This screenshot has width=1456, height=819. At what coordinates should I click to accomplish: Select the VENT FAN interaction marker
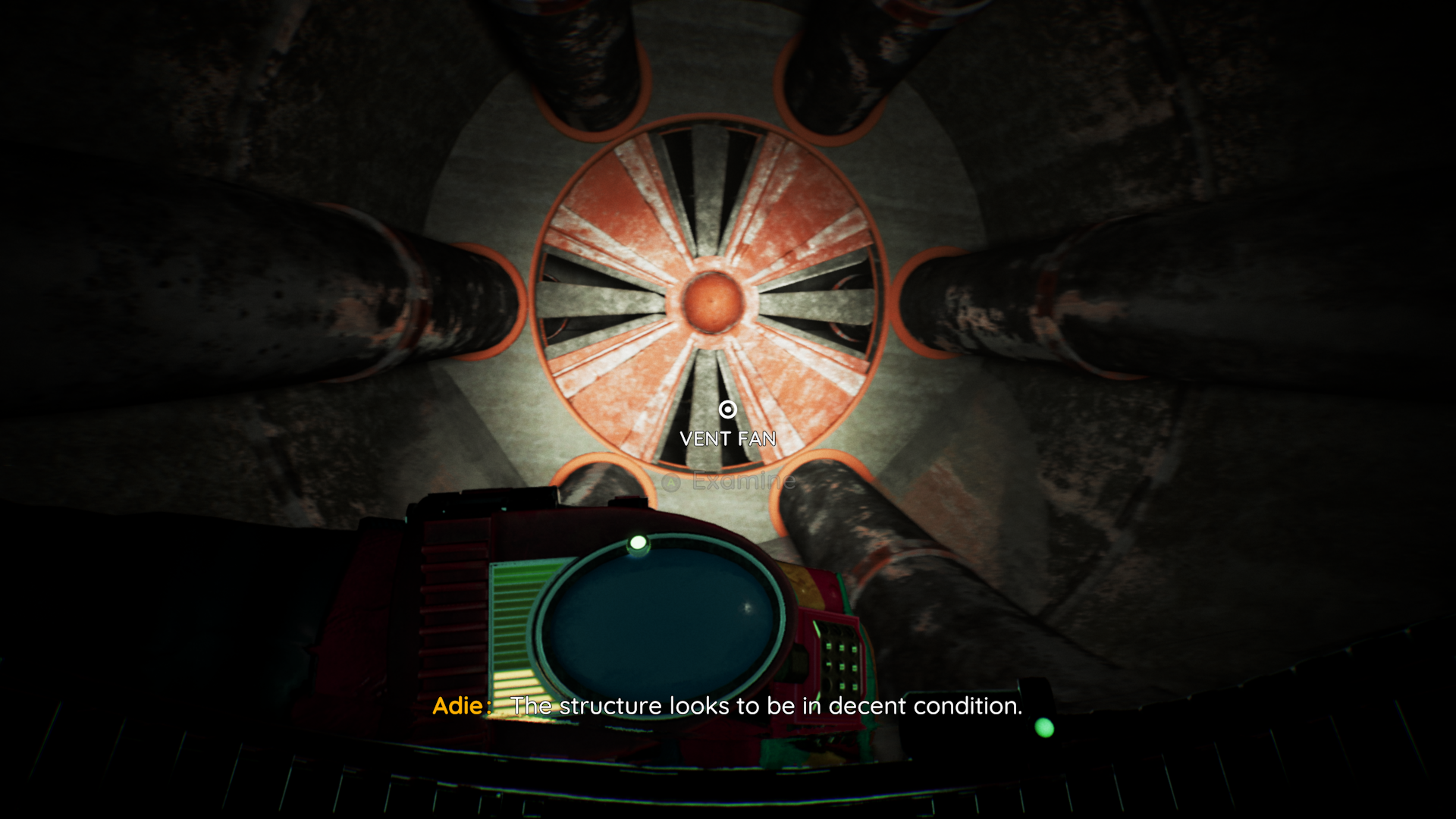[x=727, y=410]
